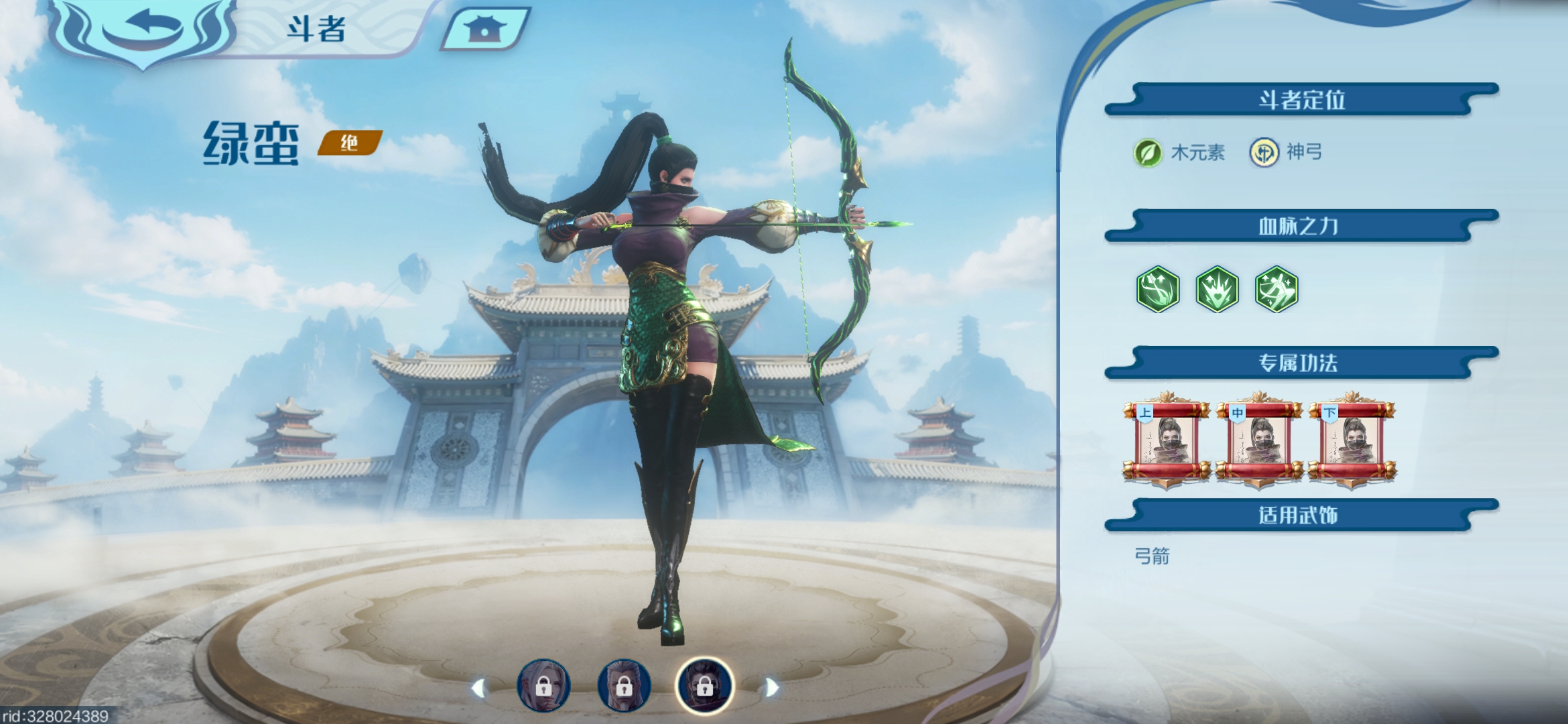Open the 上 exclusive technique scroll

coord(1166,440)
